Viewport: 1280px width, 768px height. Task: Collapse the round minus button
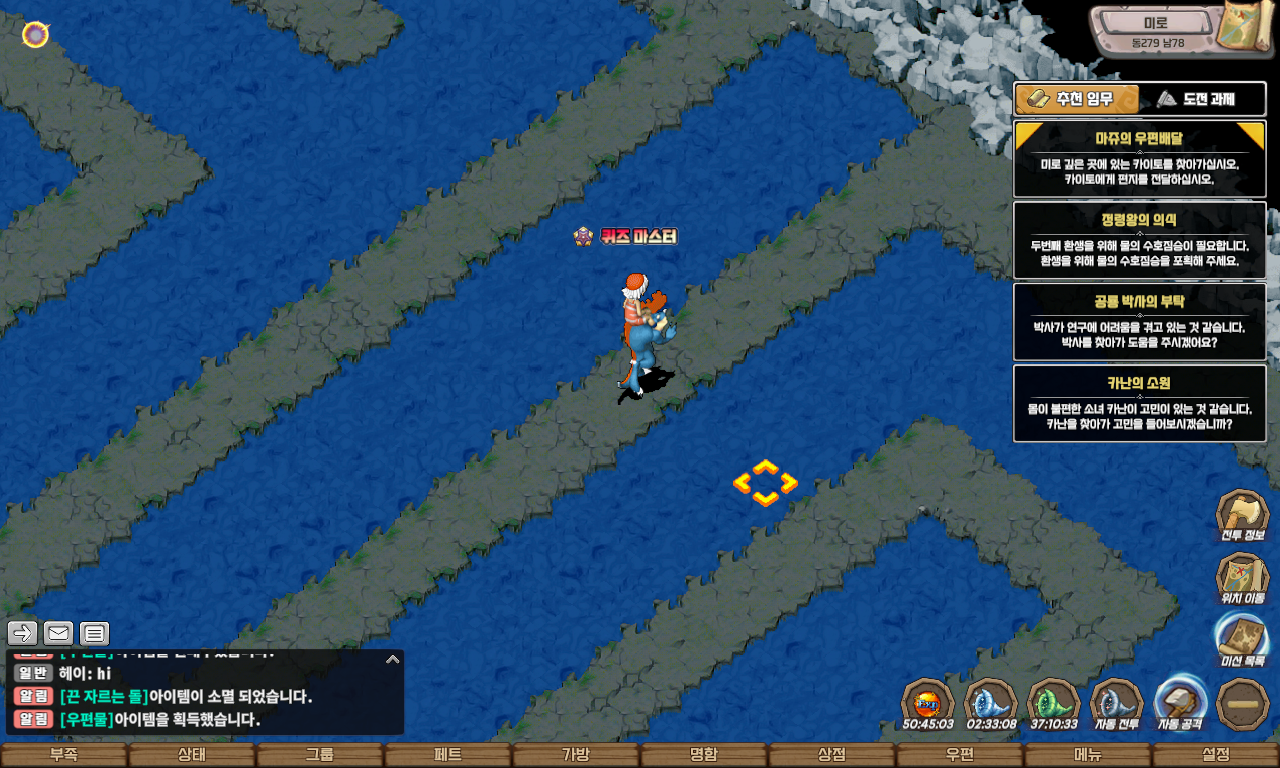click(1243, 704)
